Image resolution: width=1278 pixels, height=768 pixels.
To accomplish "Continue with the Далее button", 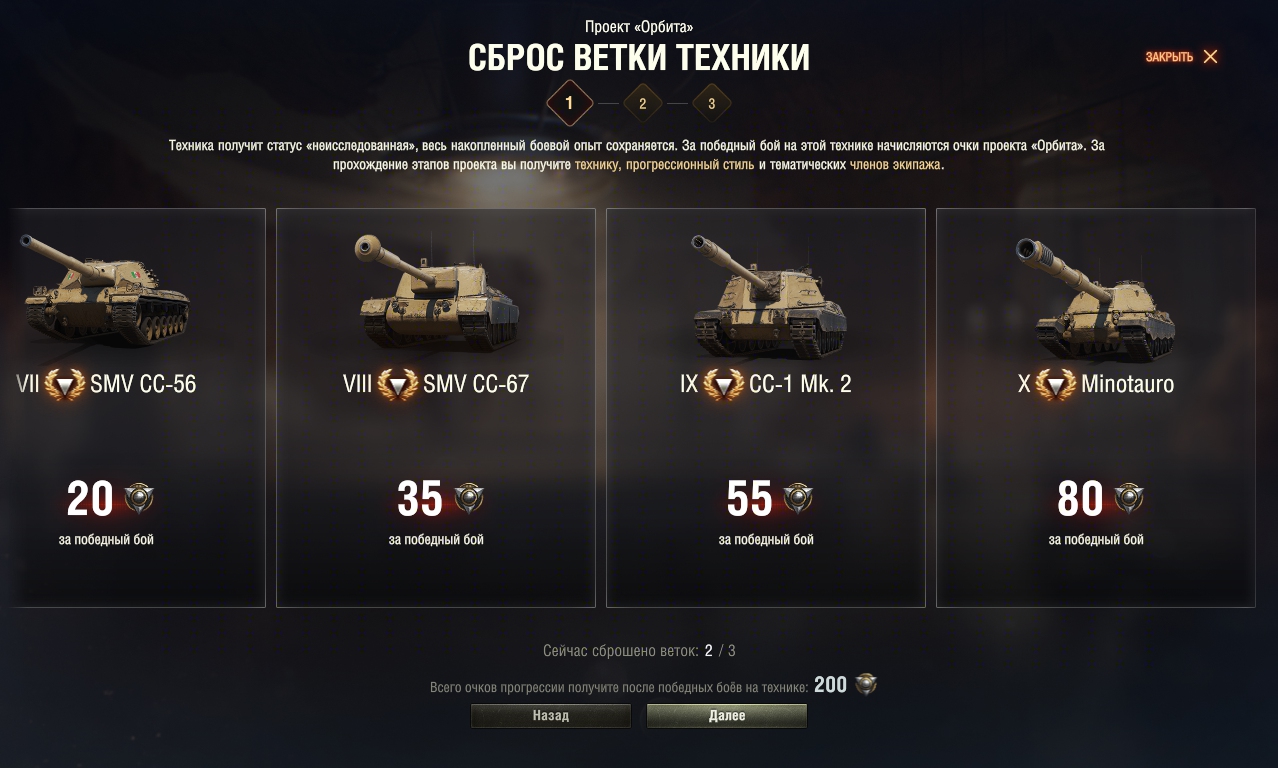I will (x=727, y=716).
